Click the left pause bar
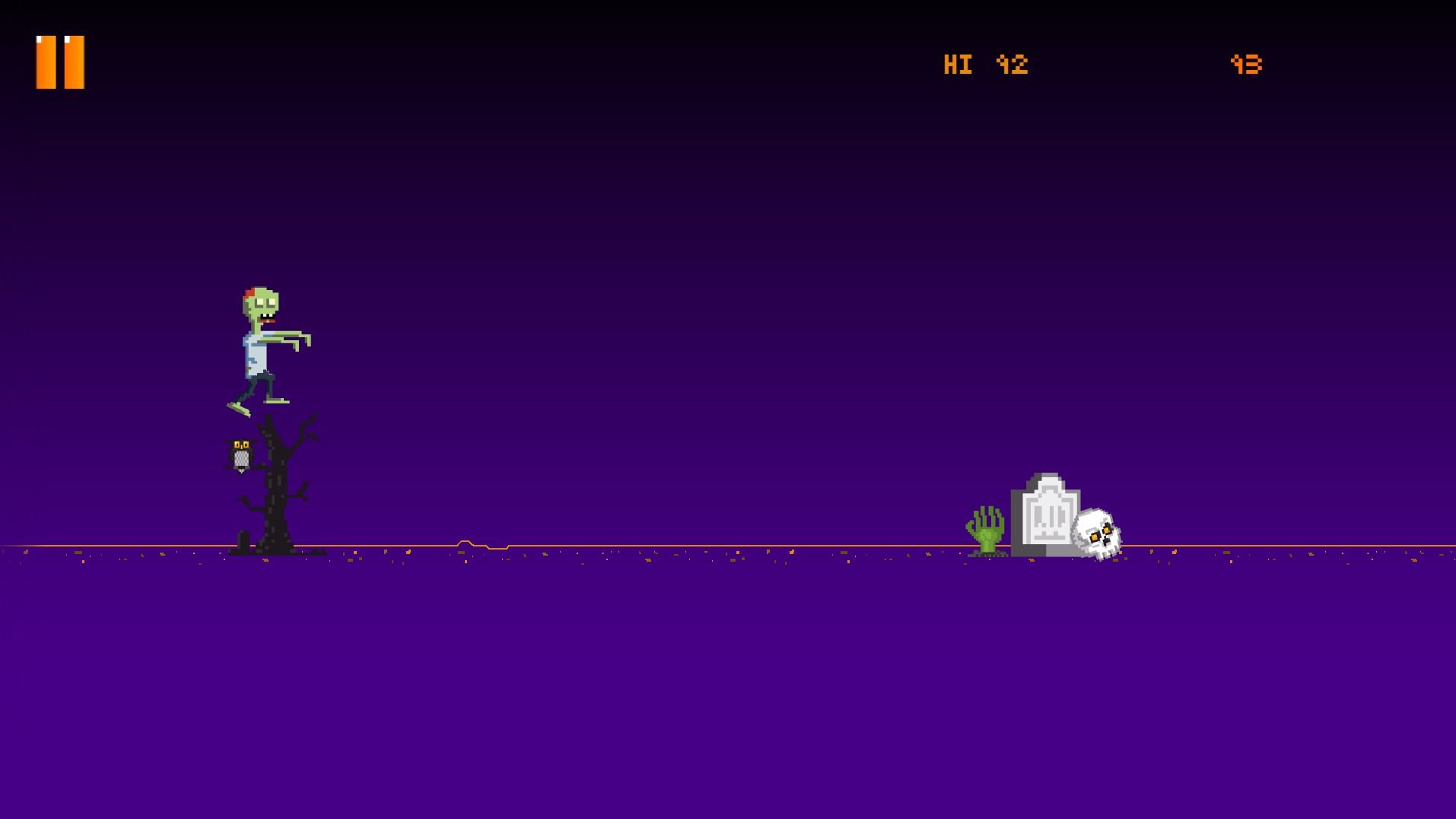Image resolution: width=1456 pixels, height=819 pixels. point(44,62)
